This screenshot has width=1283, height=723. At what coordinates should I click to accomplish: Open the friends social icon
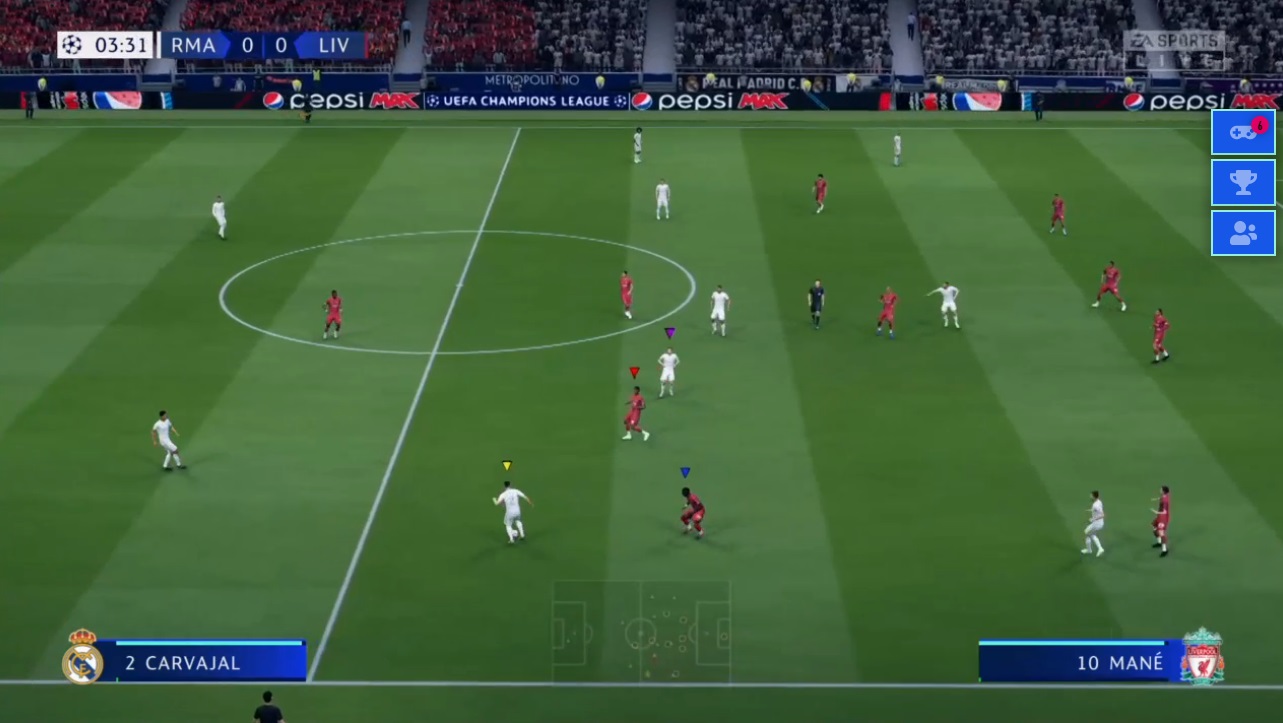click(1242, 233)
